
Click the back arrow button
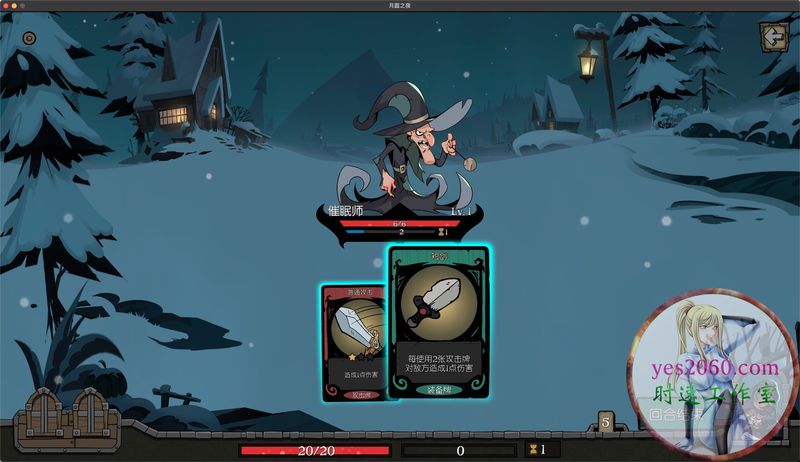click(x=773, y=37)
